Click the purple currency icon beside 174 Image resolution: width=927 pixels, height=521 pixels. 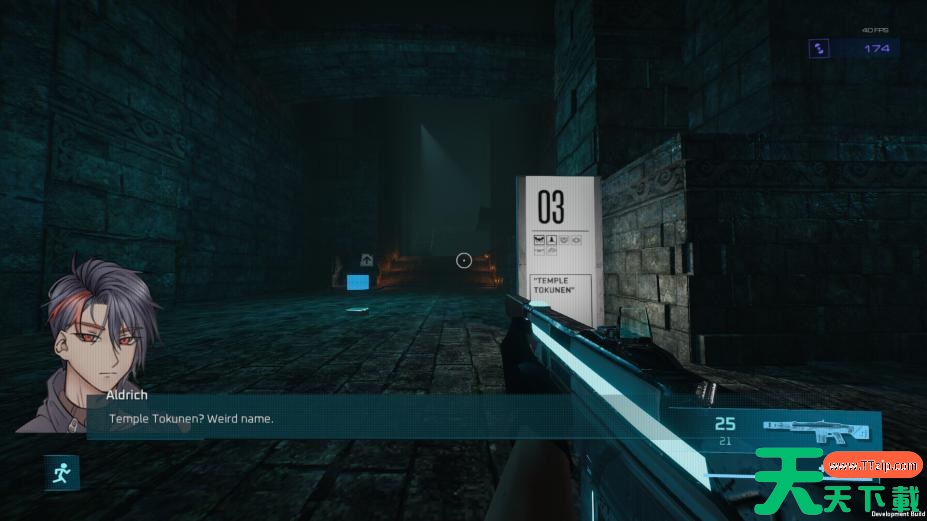point(820,48)
